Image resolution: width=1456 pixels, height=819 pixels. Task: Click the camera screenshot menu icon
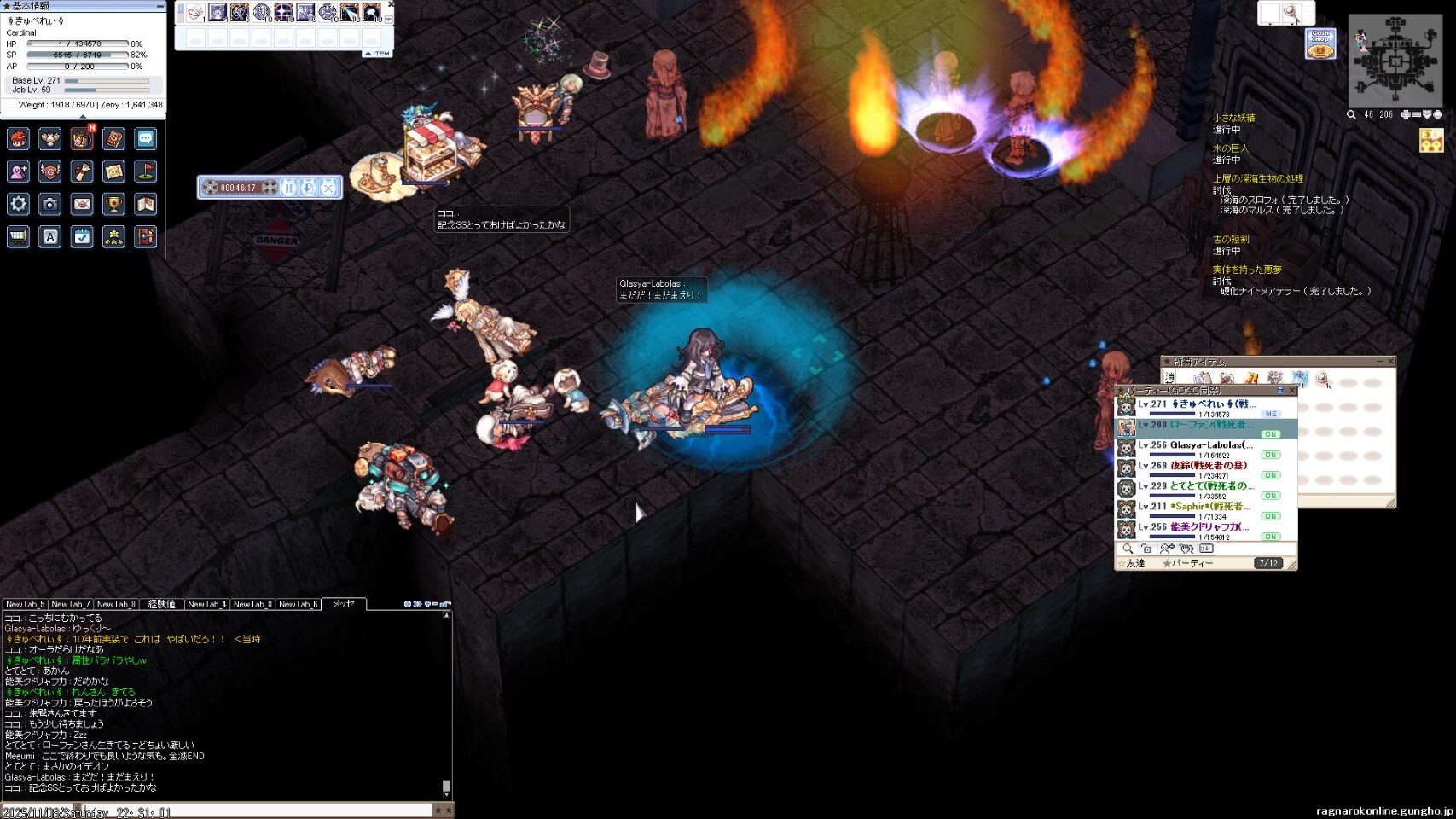point(50,204)
